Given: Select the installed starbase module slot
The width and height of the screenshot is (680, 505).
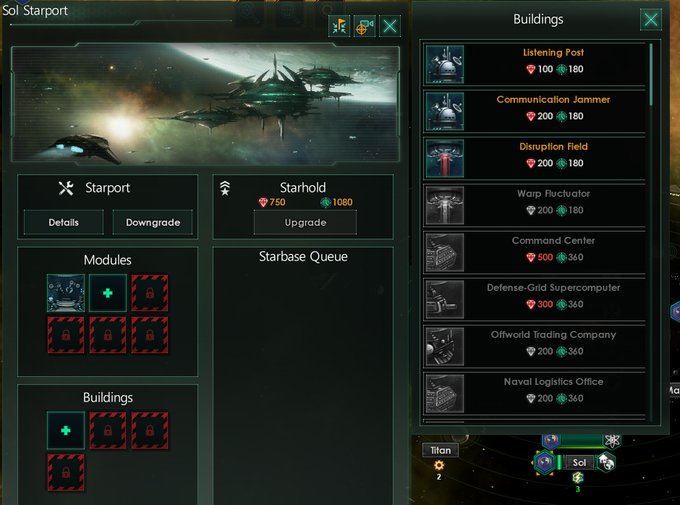Looking at the screenshot, I should (66, 293).
